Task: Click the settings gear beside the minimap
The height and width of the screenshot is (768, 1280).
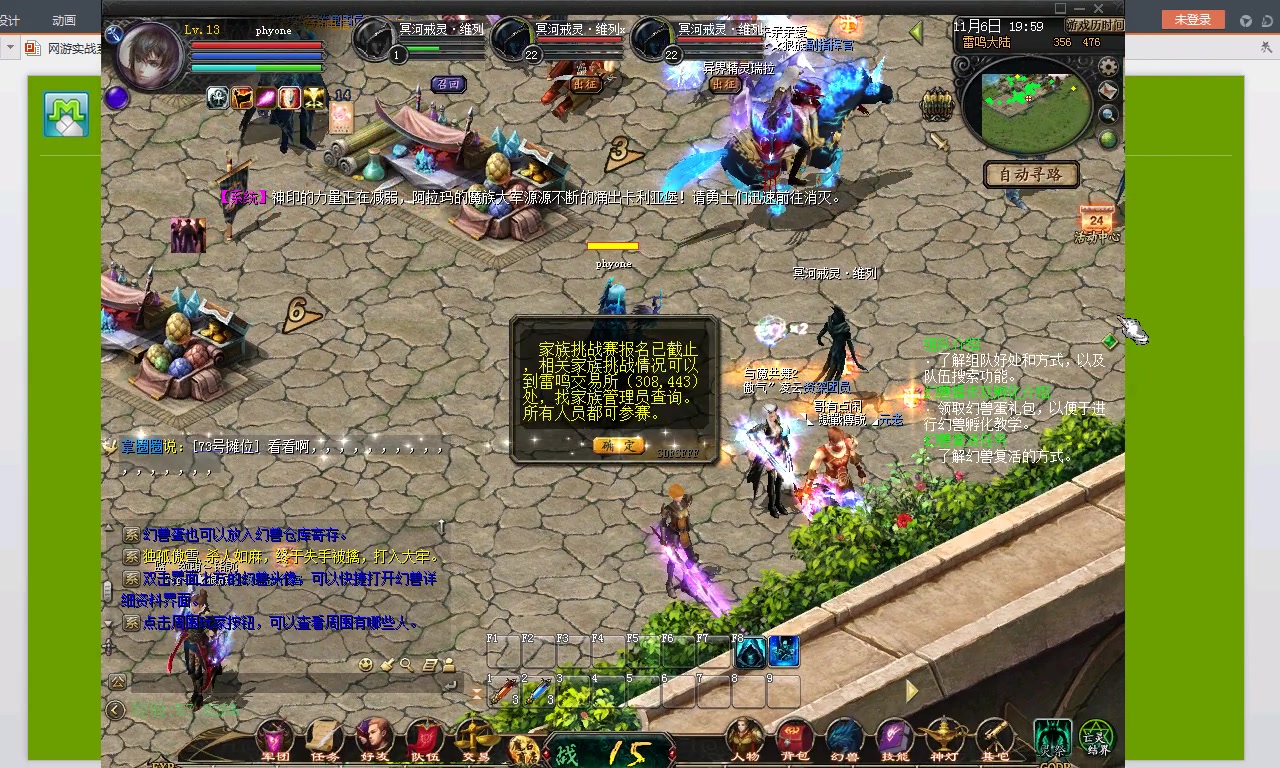Action: pyautogui.click(x=1107, y=67)
